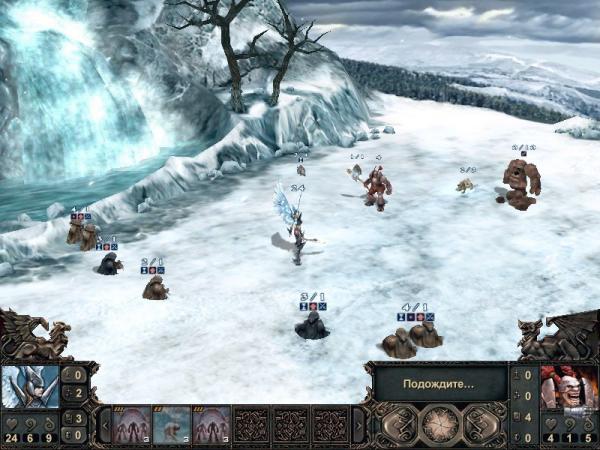Choose the white beast creature card
Image resolution: width=600 pixels, height=450 pixels.
click(171, 425)
